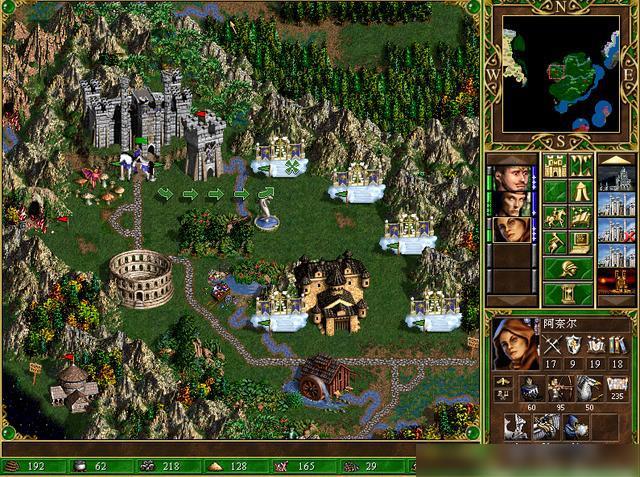Viewport: 640px width, 477px height.
Task: Open the spell book with cast spell button
Action: 581,217
